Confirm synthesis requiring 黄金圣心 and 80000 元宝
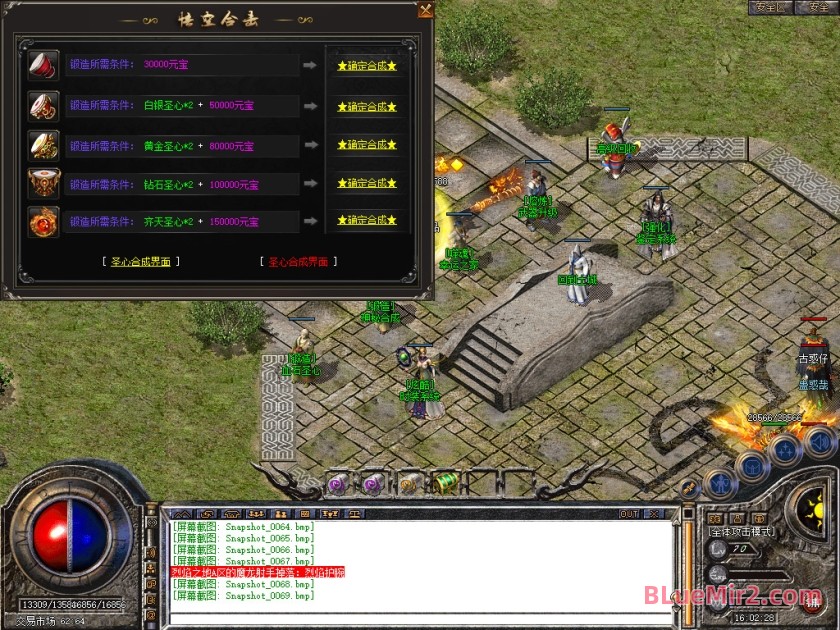The image size is (840, 630). 367,145
